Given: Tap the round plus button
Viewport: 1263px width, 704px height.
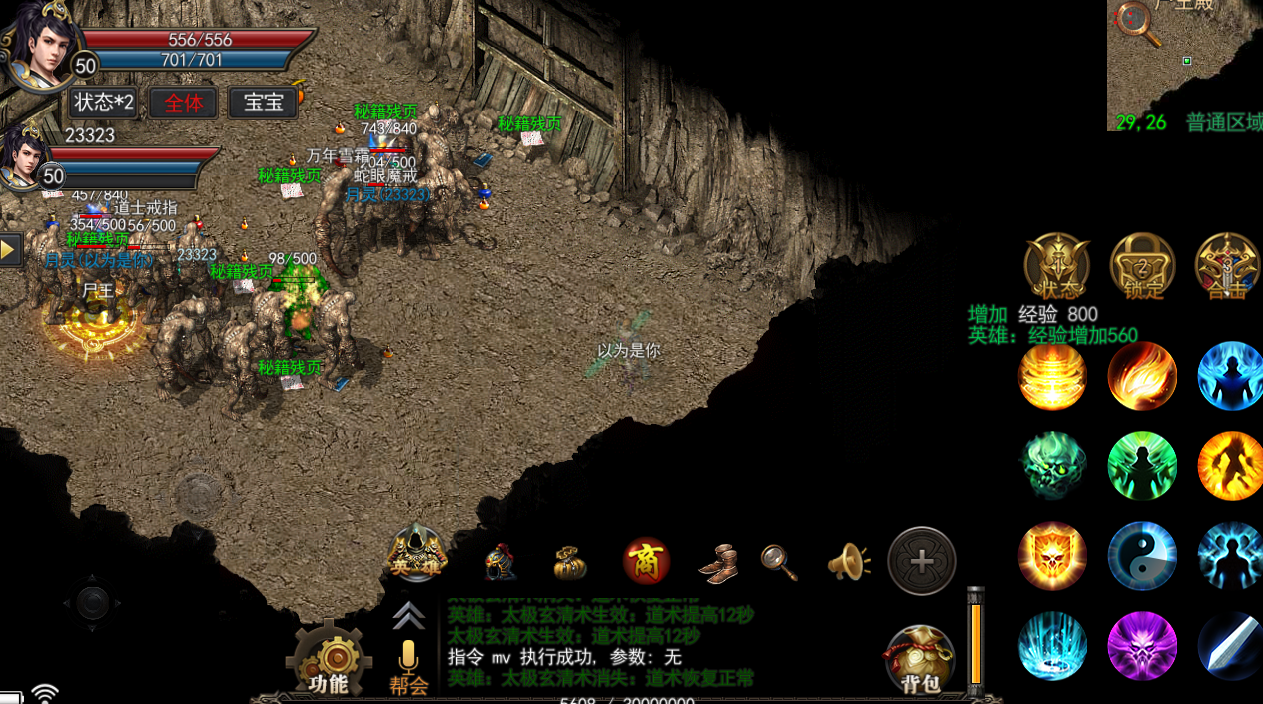Looking at the screenshot, I should point(922,561).
